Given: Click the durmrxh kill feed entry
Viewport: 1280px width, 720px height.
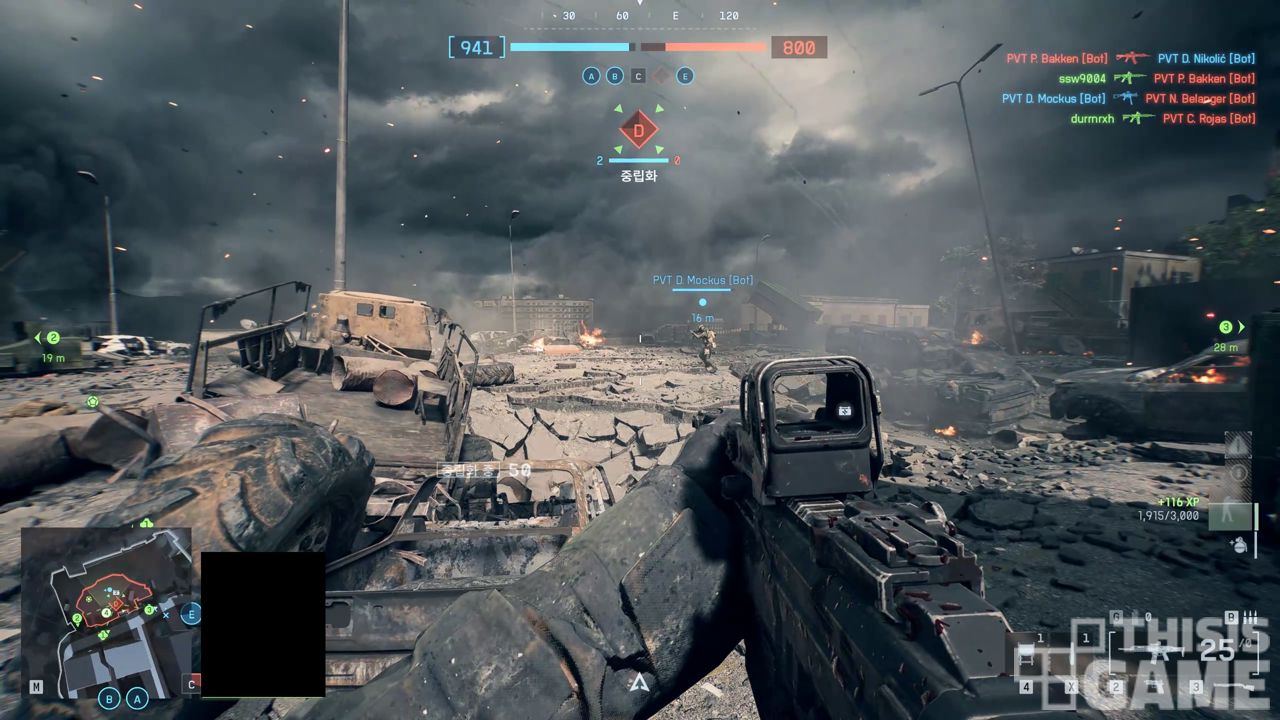Looking at the screenshot, I should [1091, 118].
